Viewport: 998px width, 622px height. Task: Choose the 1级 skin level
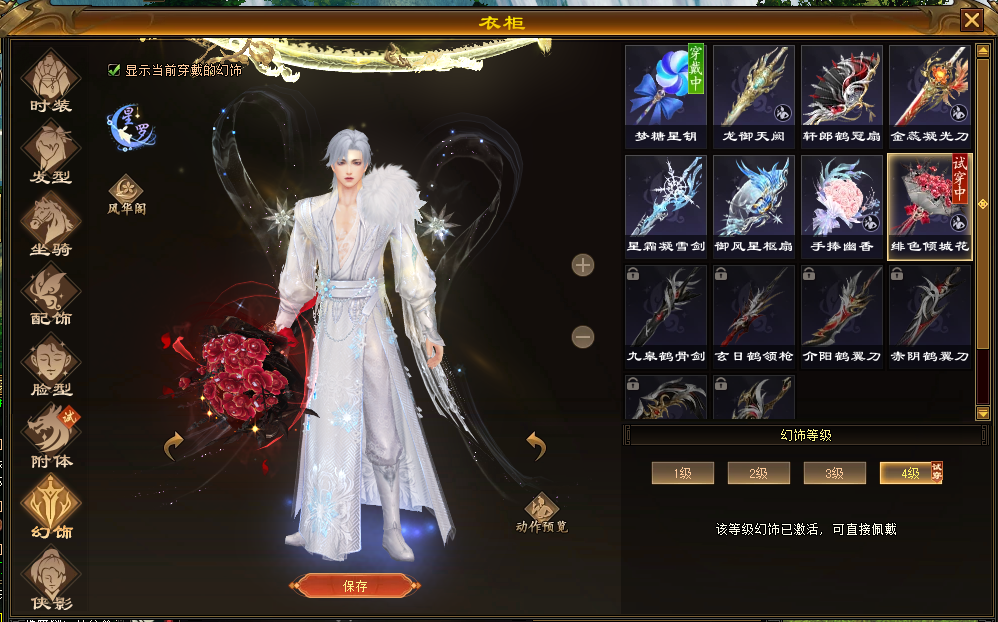point(683,473)
